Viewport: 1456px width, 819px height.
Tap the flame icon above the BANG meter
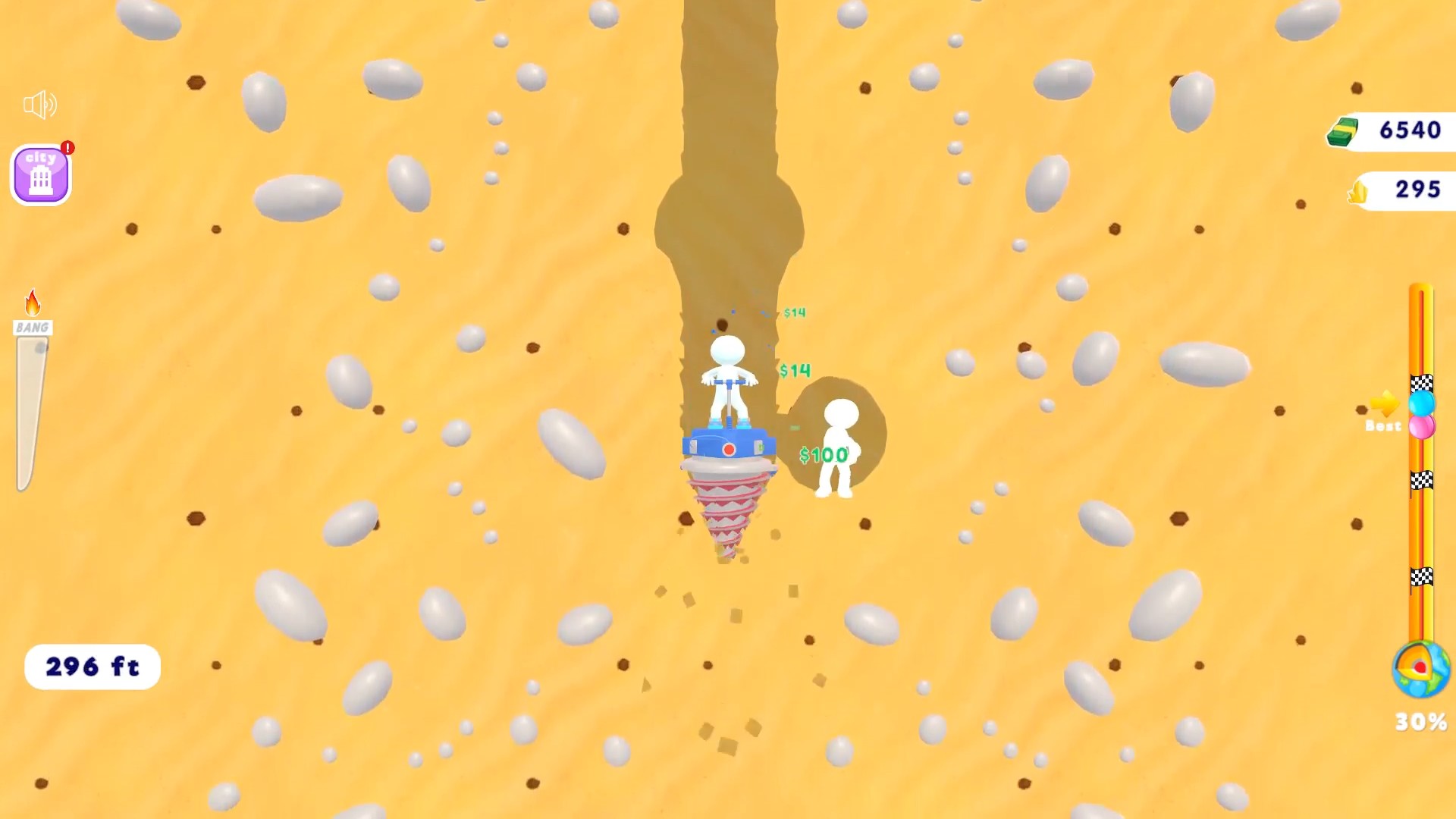pyautogui.click(x=32, y=302)
